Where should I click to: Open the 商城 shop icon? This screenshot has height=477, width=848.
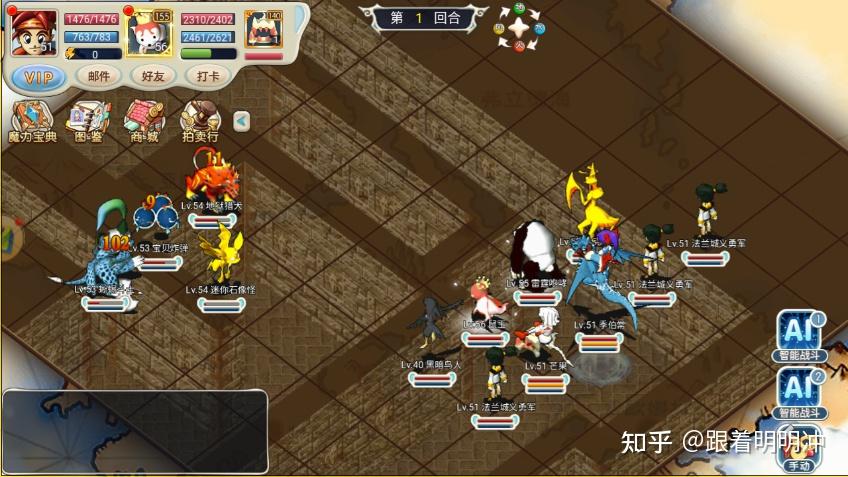tap(144, 122)
